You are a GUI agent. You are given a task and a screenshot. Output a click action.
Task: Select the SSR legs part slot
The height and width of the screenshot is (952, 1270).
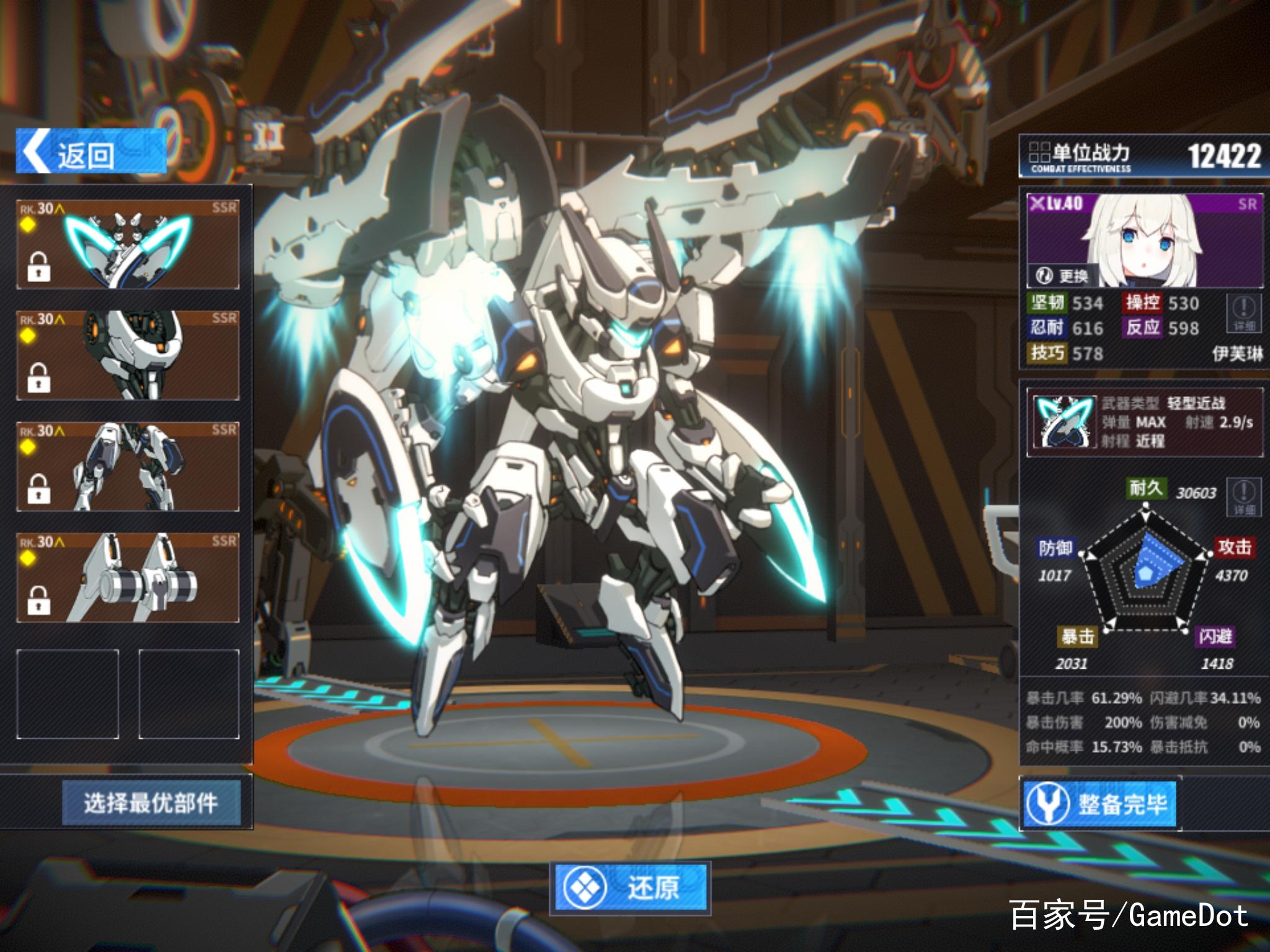tap(128, 466)
